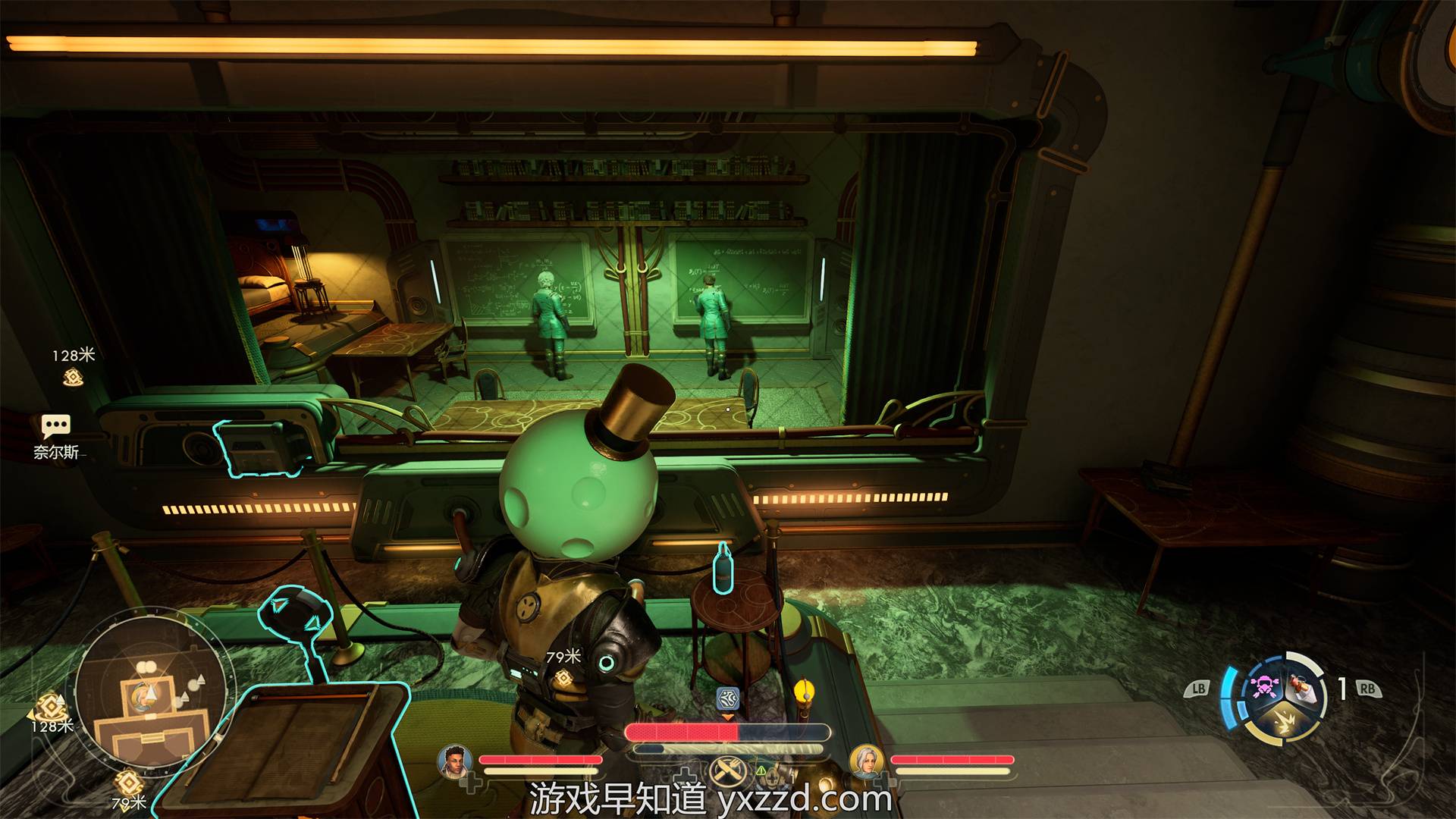Click the 79米 objective marker below the minimap
This screenshot has height=819, width=1456.
click(x=128, y=783)
